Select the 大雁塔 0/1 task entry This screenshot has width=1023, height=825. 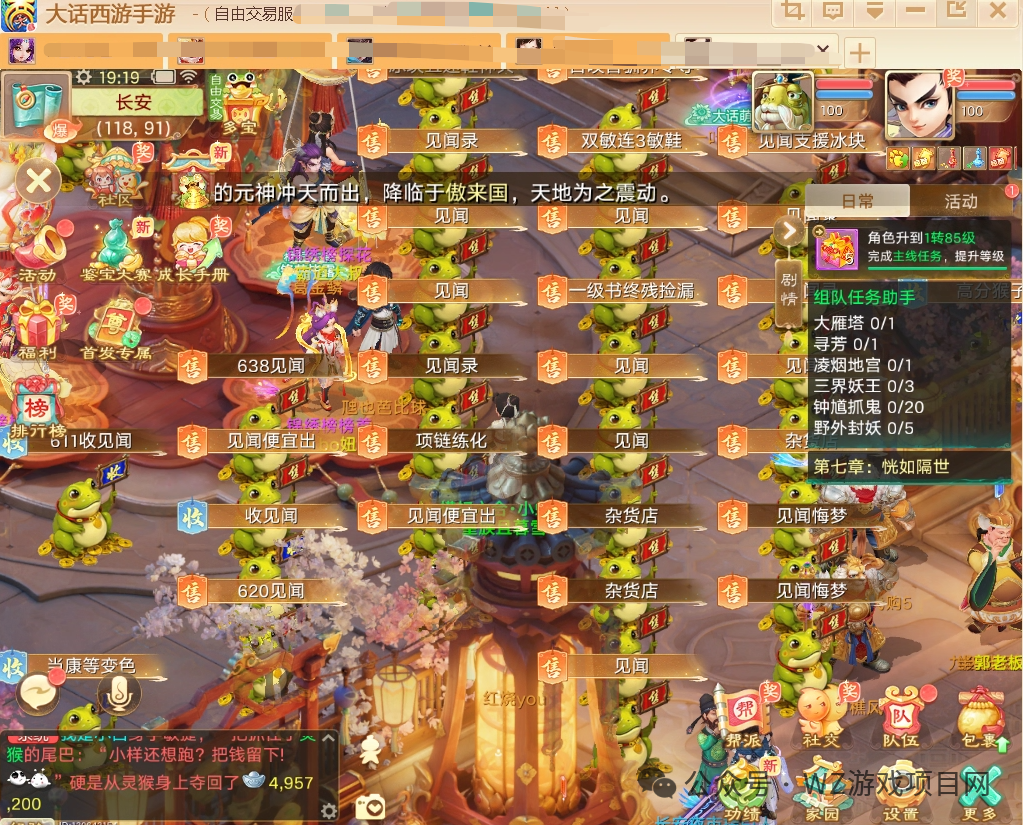tap(854, 323)
